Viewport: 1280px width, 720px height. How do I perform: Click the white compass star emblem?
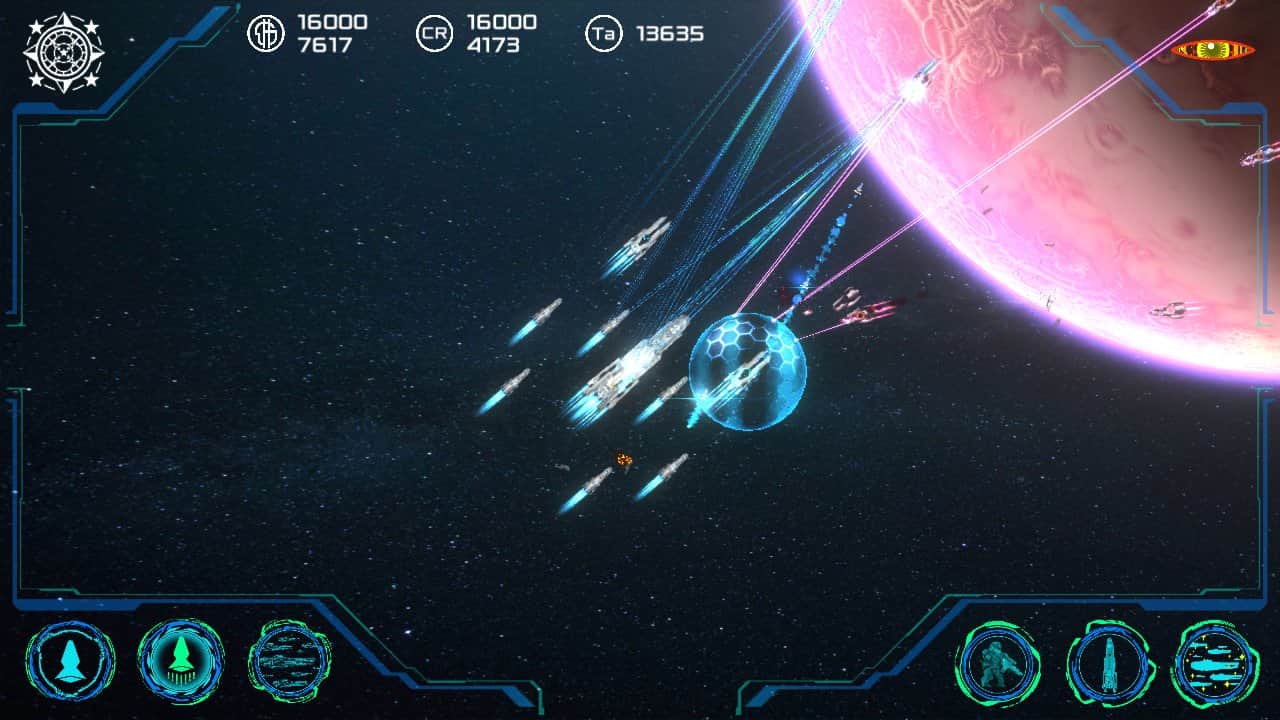[63, 52]
